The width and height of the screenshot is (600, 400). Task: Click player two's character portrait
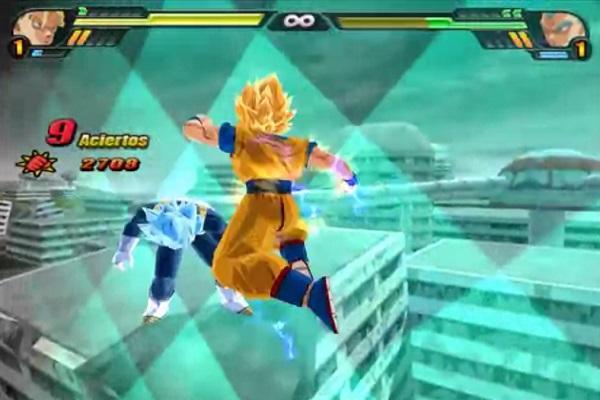click(x=562, y=26)
